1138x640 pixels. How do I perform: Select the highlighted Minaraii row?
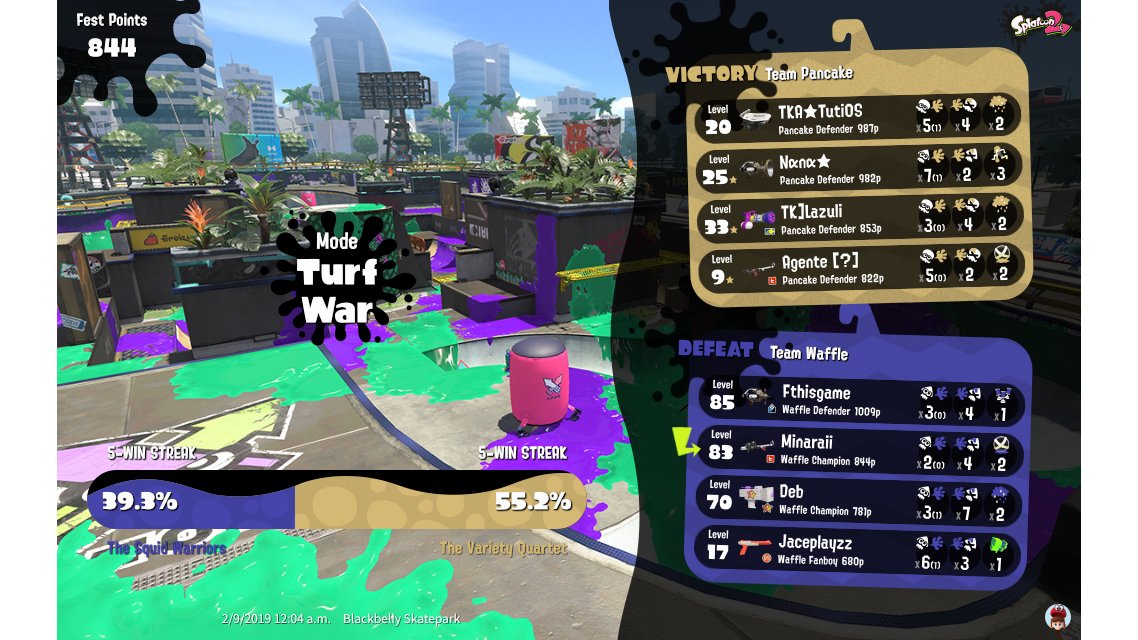tap(860, 451)
